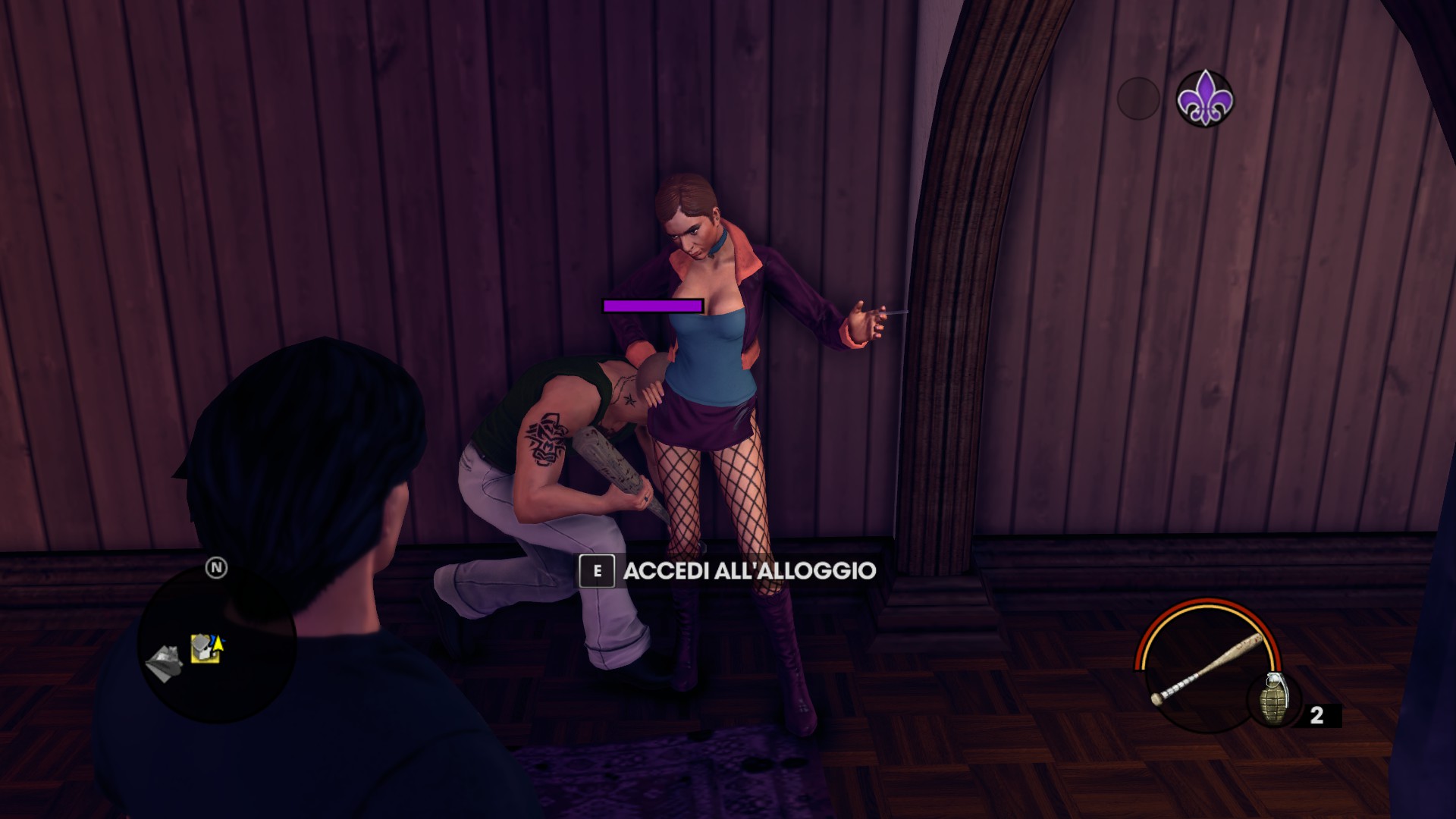The height and width of the screenshot is (819, 1456).
Task: Select the baseball bat weapon icon
Action: point(1206,668)
